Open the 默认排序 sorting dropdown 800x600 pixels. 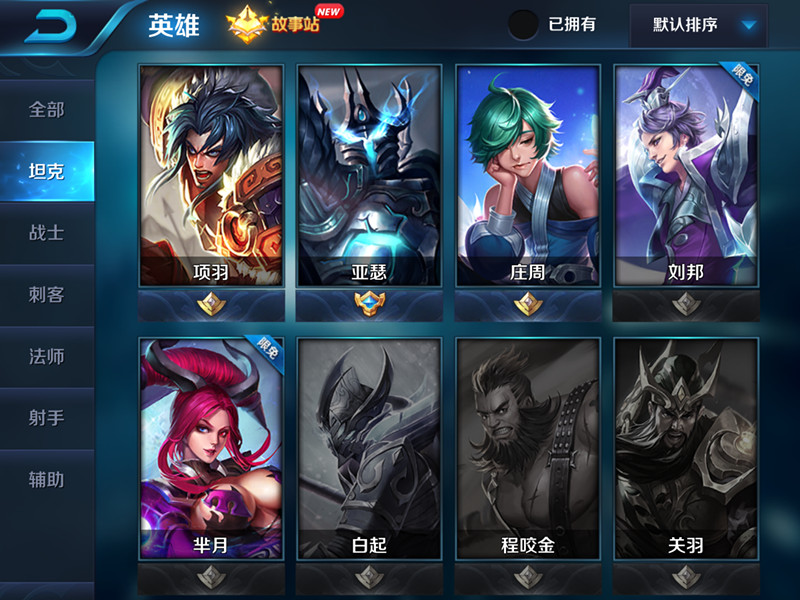(x=698, y=25)
